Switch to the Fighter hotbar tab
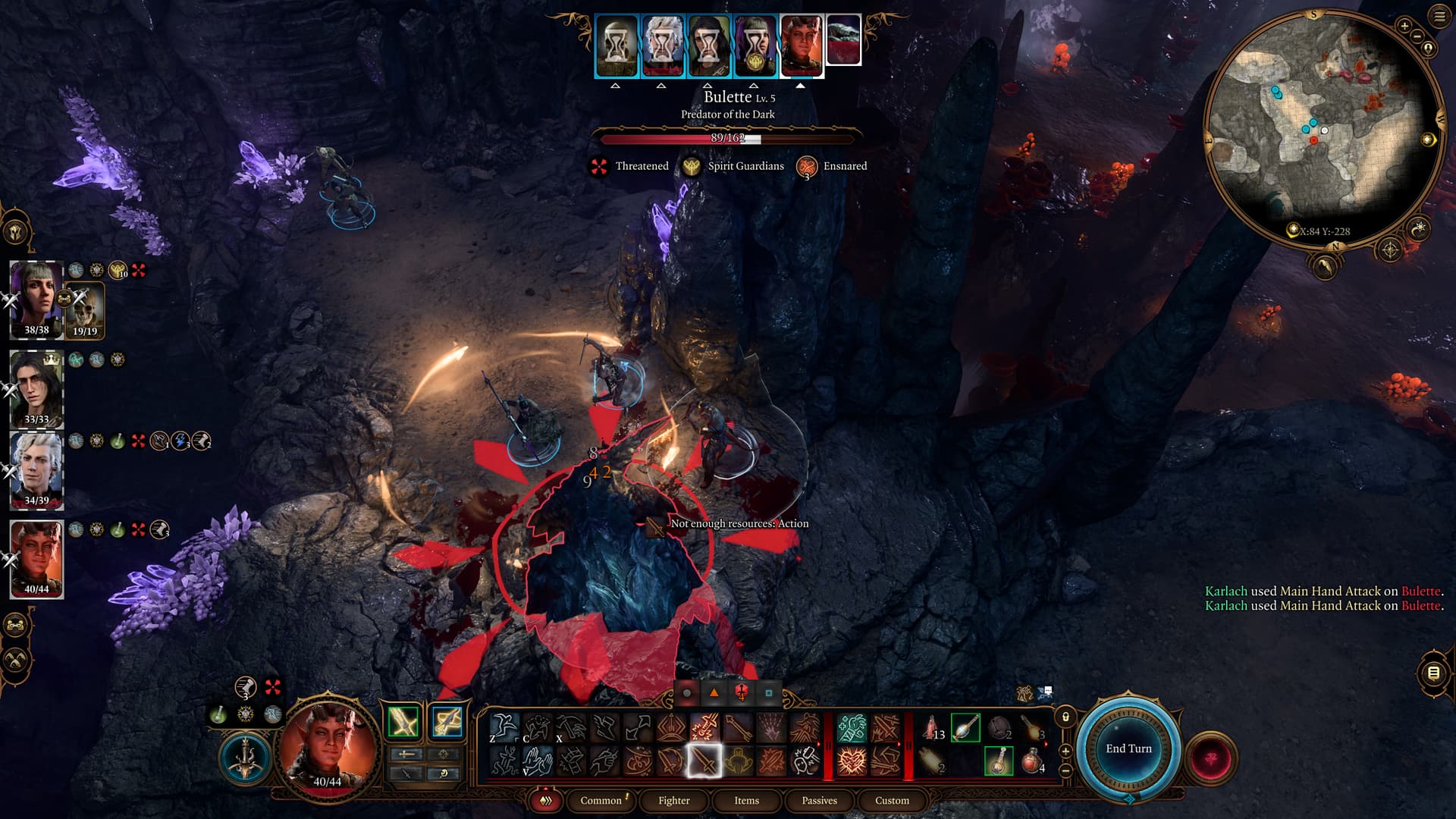 click(673, 800)
